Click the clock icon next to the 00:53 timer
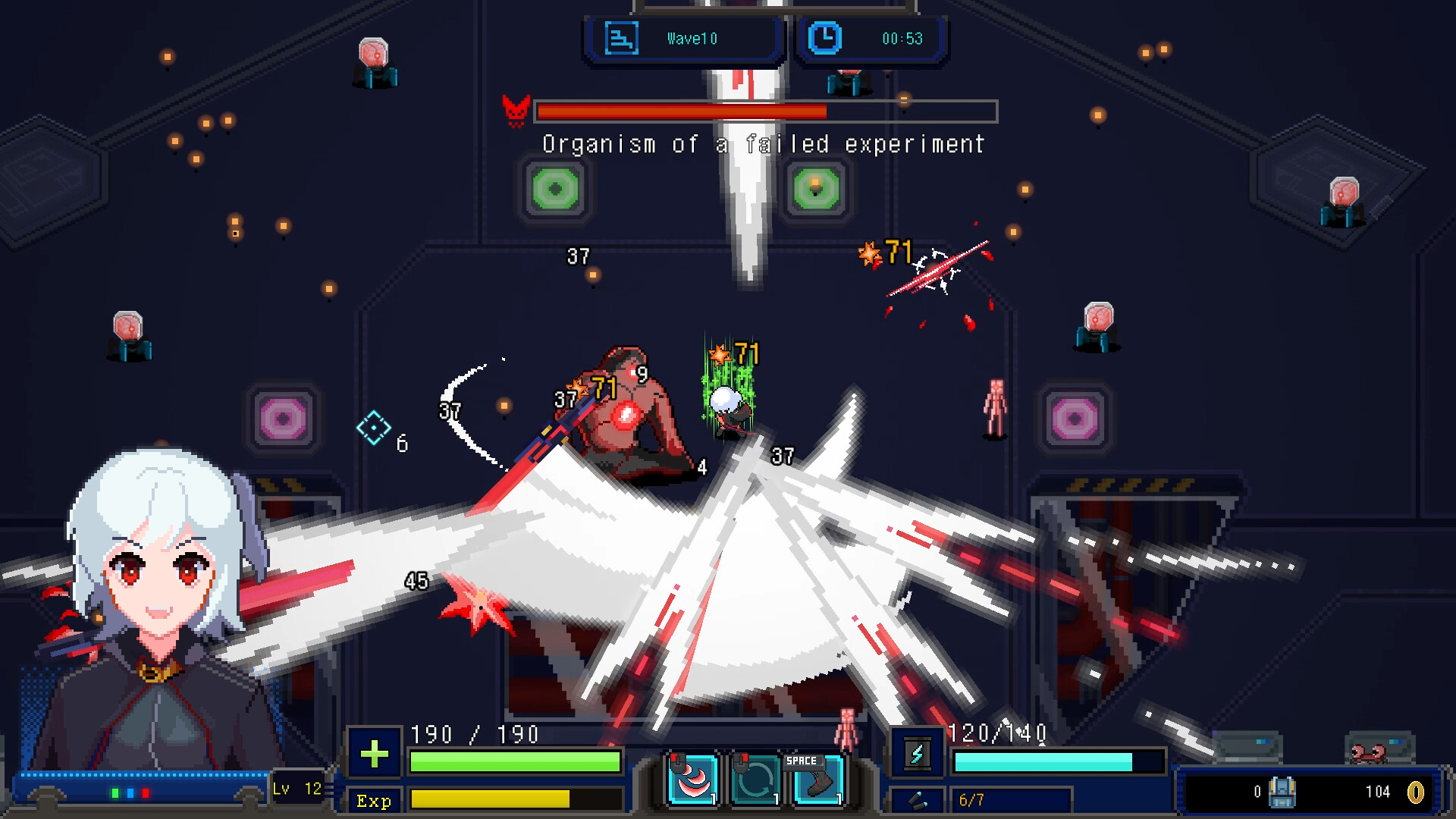 [827, 39]
